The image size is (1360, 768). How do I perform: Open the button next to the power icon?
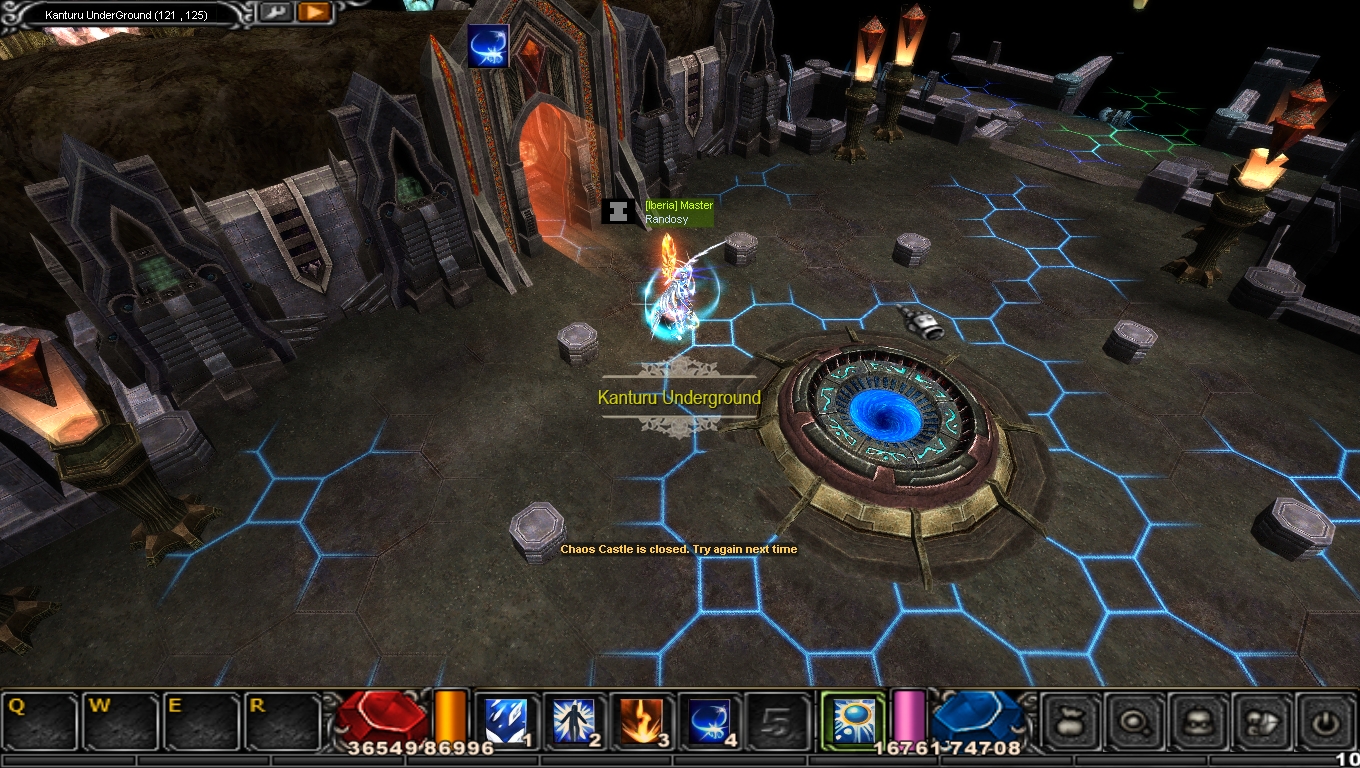1264,721
